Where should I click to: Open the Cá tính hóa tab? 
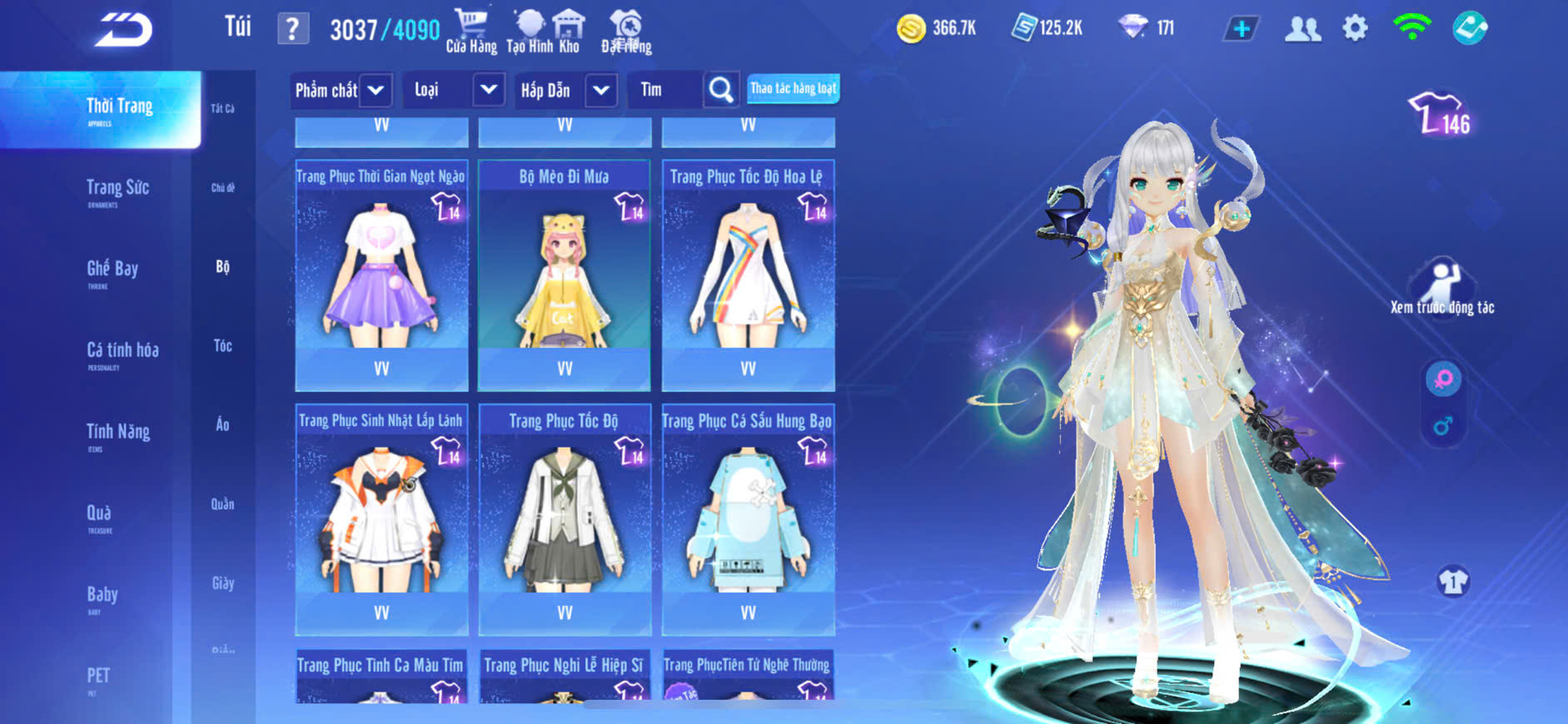pos(122,352)
